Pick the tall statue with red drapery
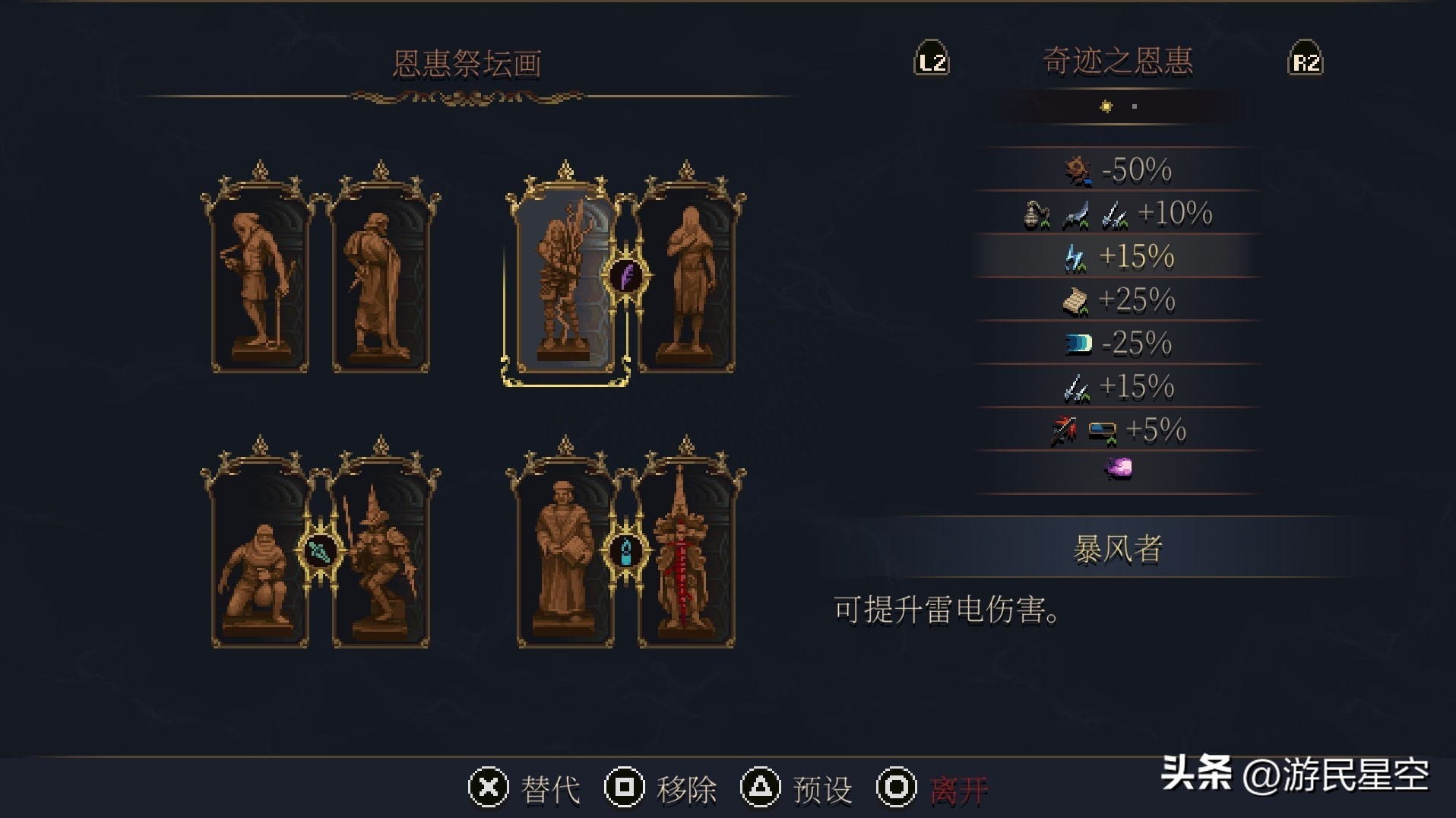1456x818 pixels. pyautogui.click(x=685, y=559)
